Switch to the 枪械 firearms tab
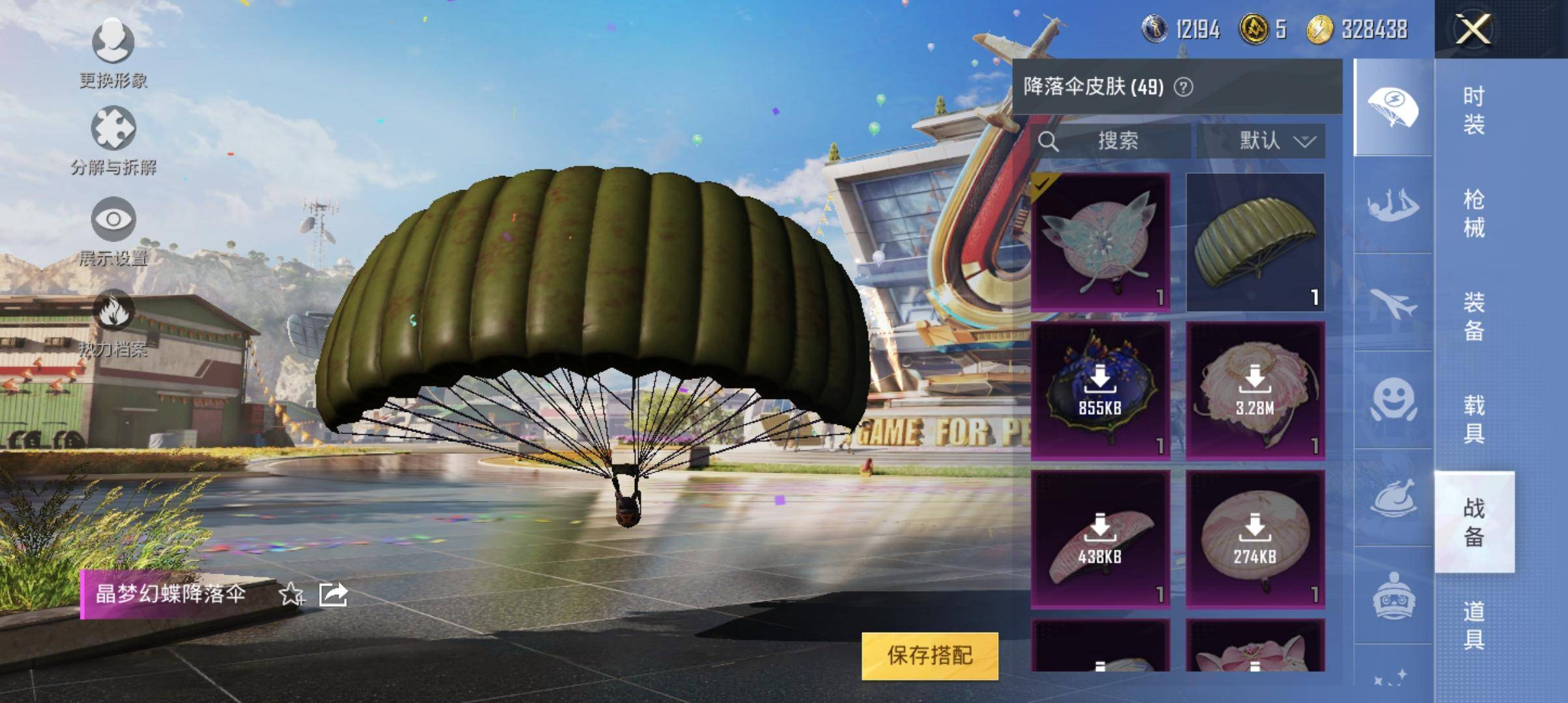The image size is (1568, 703). pos(1474,213)
